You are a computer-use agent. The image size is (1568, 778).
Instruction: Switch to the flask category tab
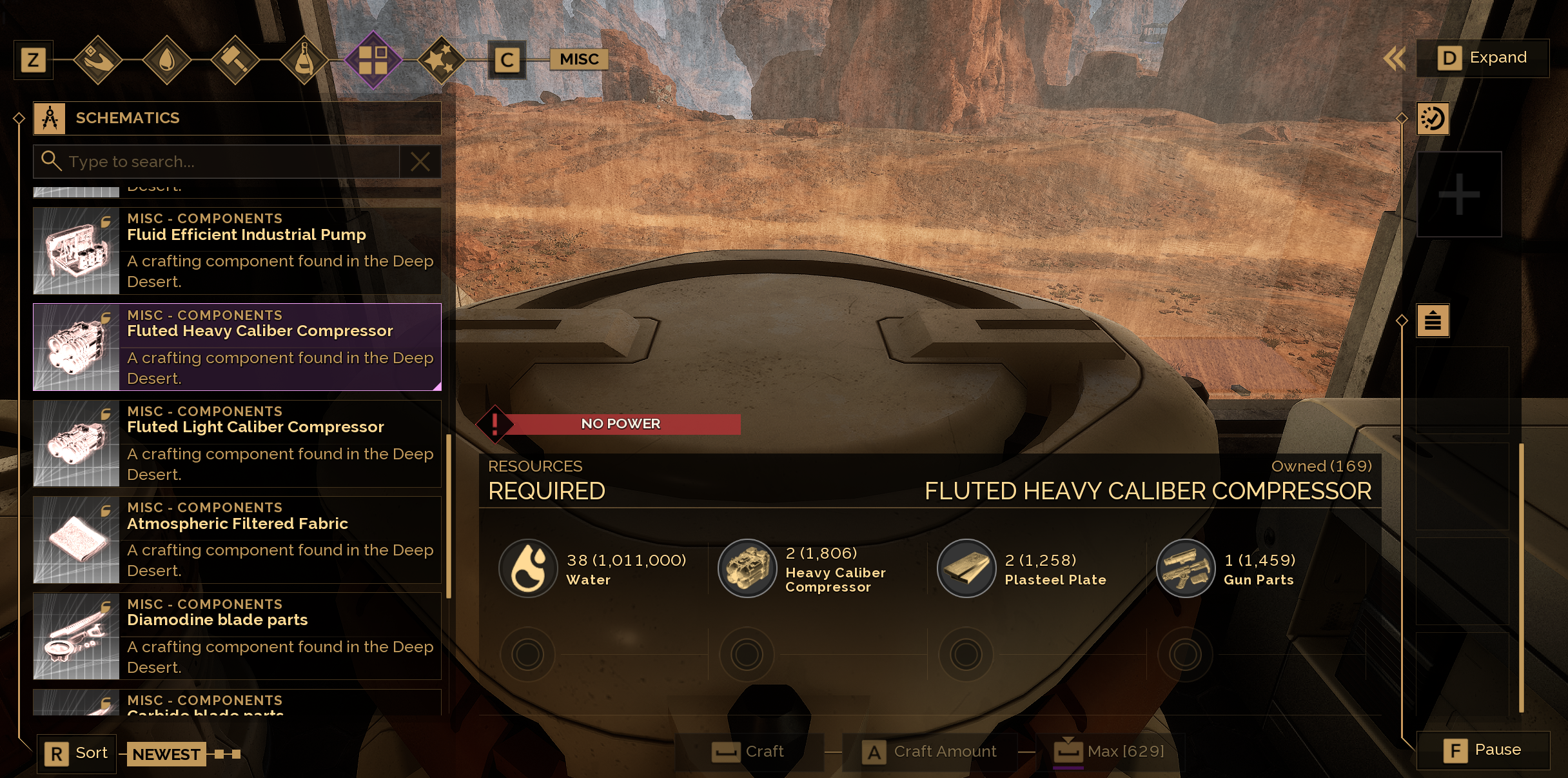click(304, 61)
